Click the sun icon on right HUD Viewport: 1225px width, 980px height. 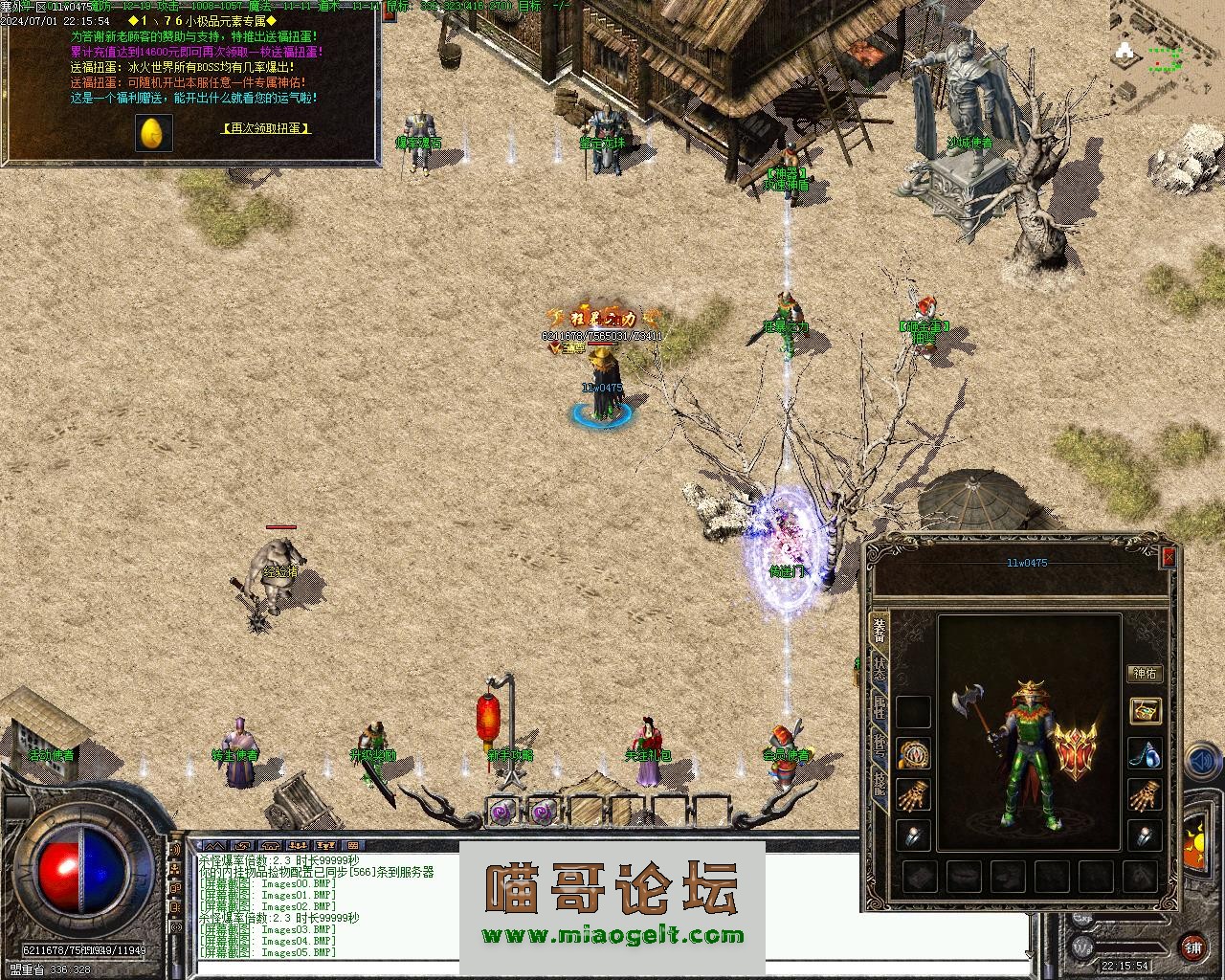pos(1196,841)
